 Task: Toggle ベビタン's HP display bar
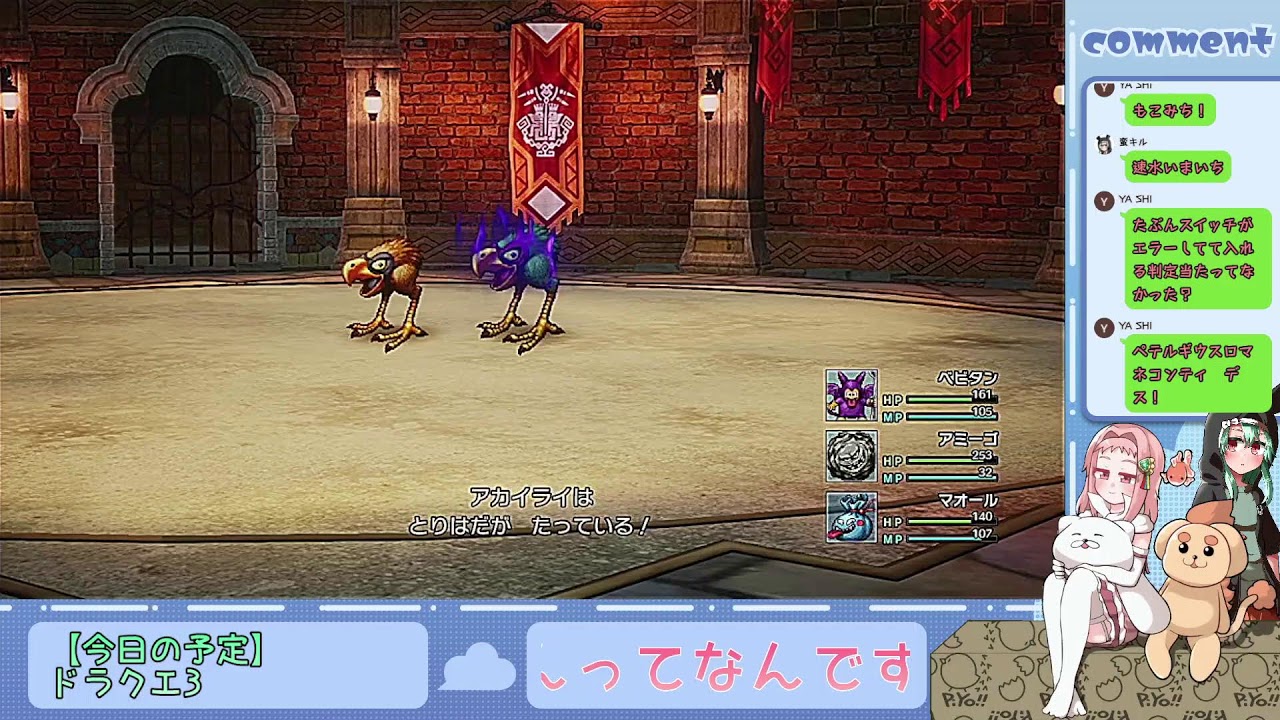[x=940, y=398]
